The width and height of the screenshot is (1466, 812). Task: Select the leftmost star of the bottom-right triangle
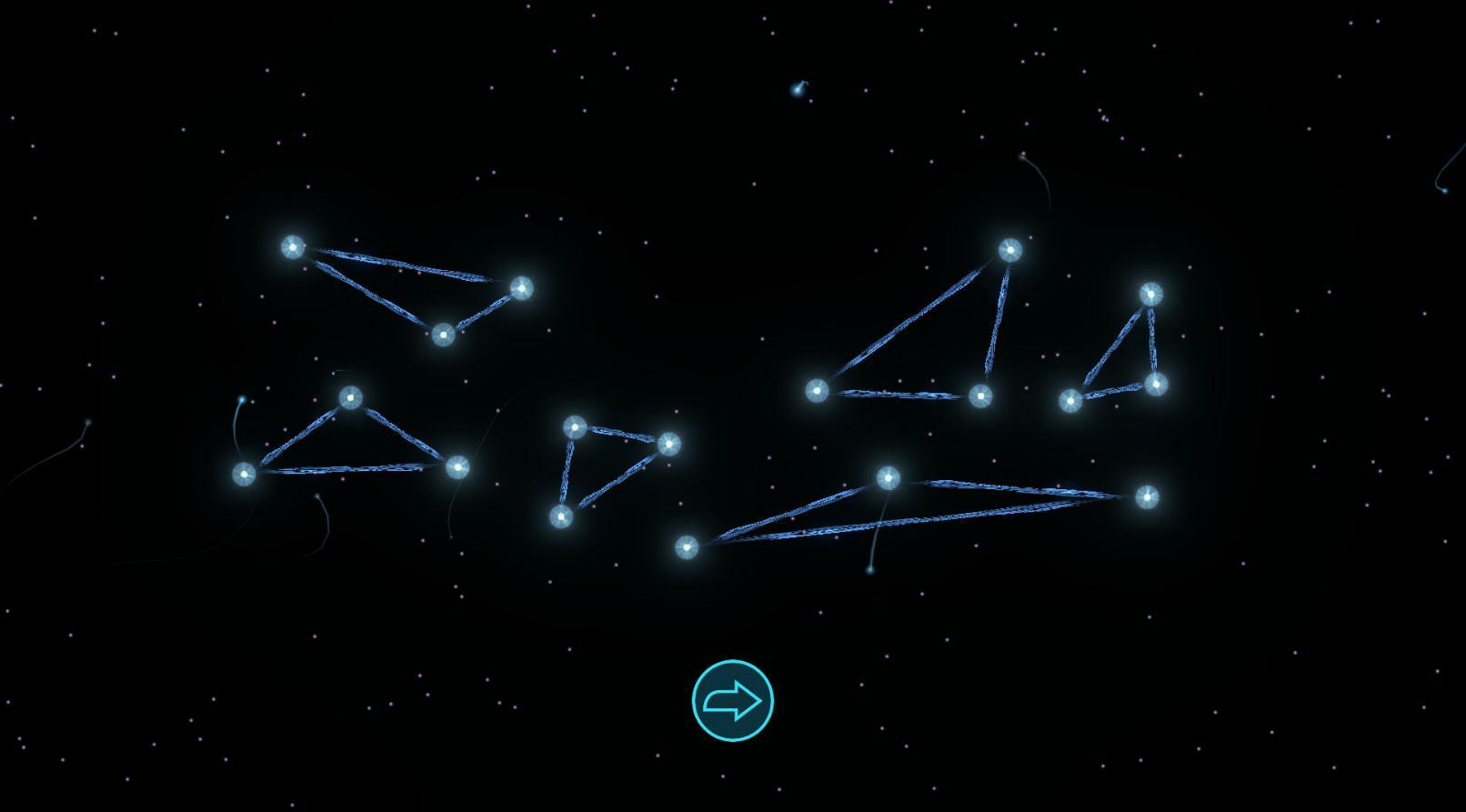pyautogui.click(x=688, y=546)
